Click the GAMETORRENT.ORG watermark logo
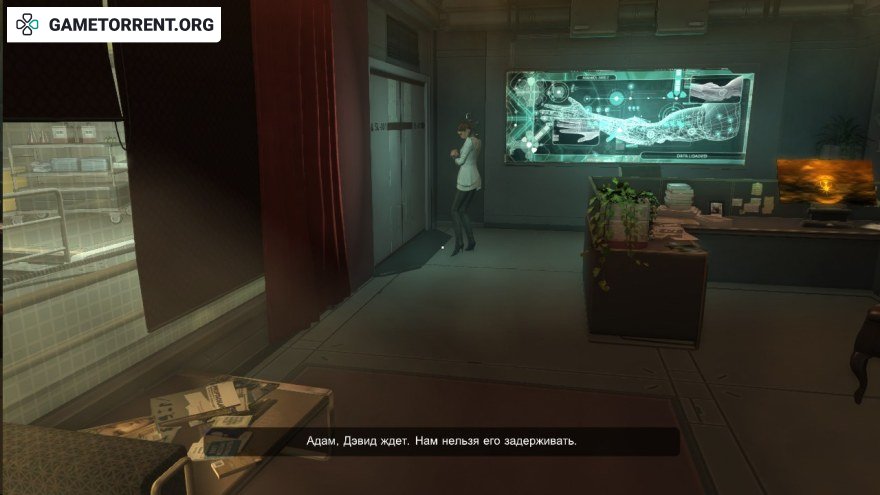The height and width of the screenshot is (495, 880). pos(113,25)
